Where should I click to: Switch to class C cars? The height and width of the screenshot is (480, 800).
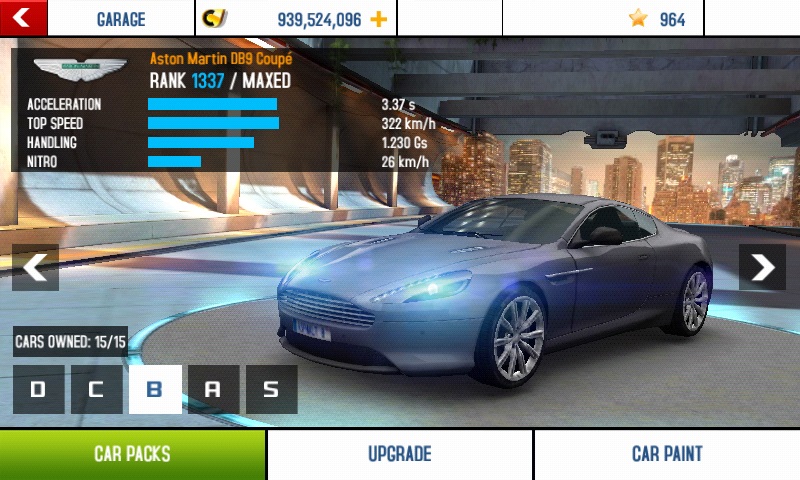96,390
